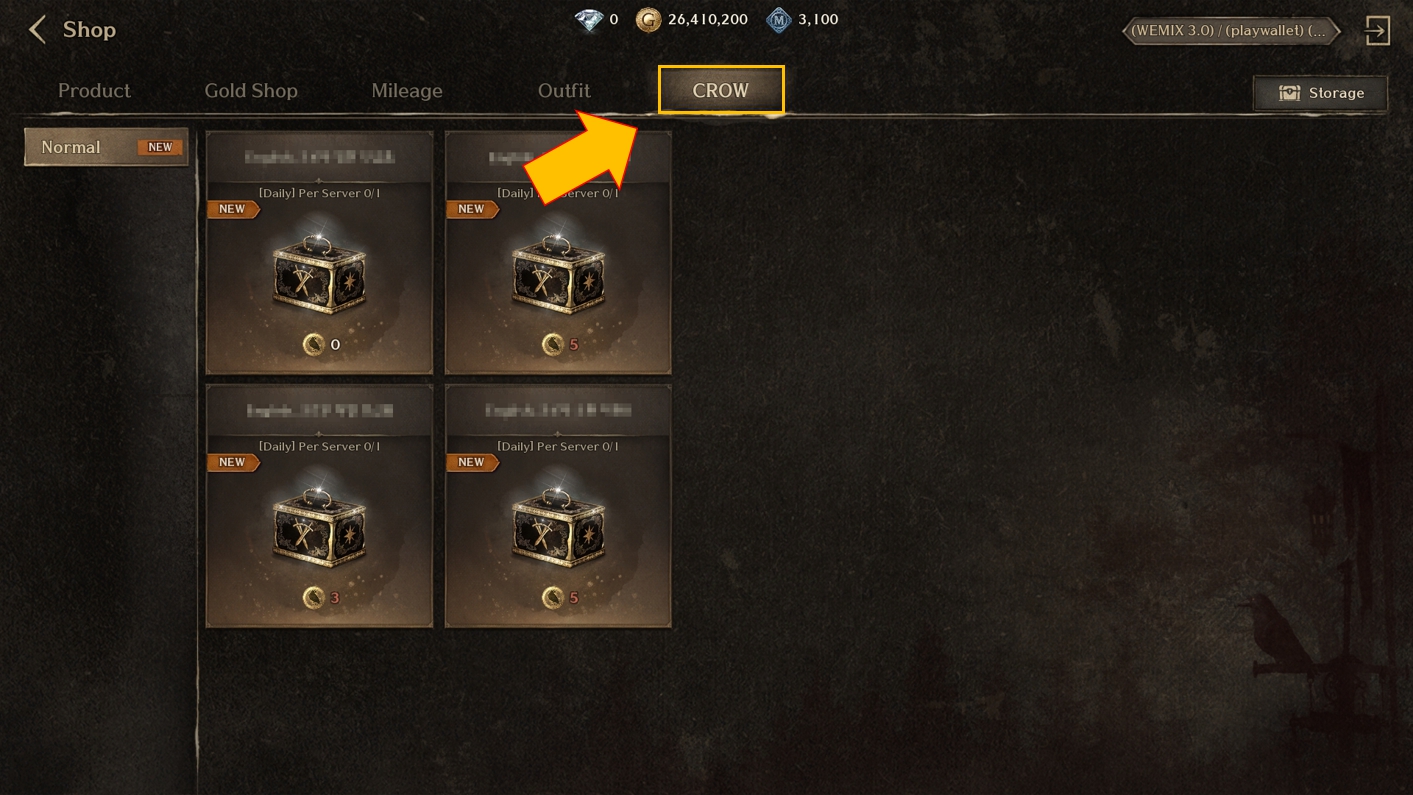
Task: Show the Outfit tab
Action: pyautogui.click(x=564, y=91)
